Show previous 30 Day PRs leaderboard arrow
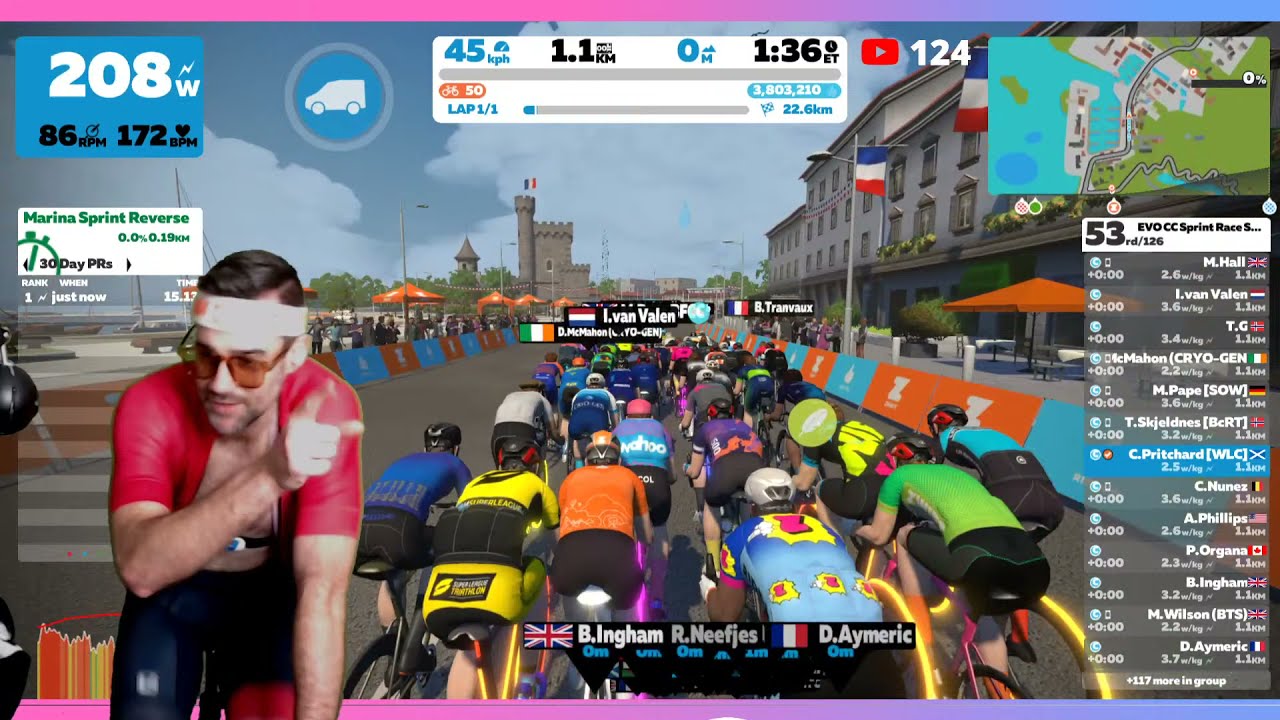Screen dimensions: 1280x720 pos(27,265)
